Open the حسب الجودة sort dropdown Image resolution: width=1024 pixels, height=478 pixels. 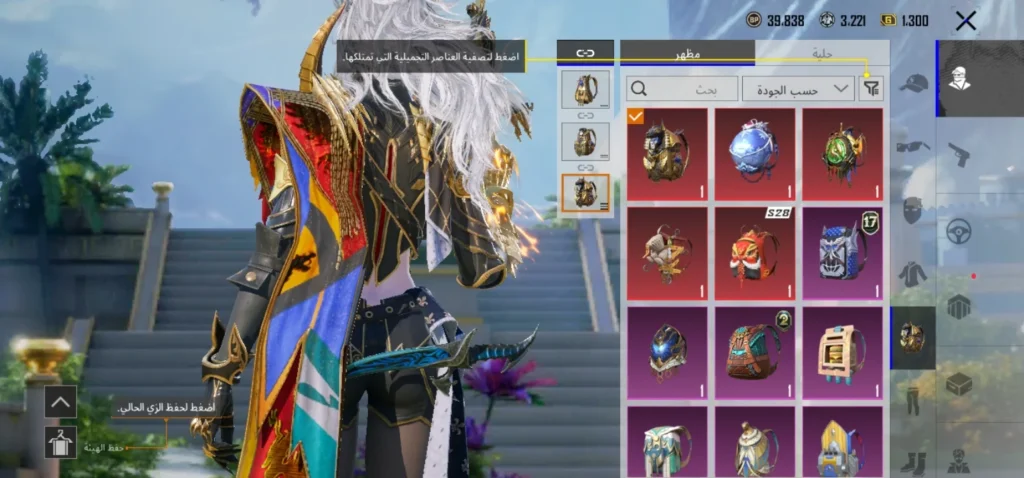pos(798,88)
